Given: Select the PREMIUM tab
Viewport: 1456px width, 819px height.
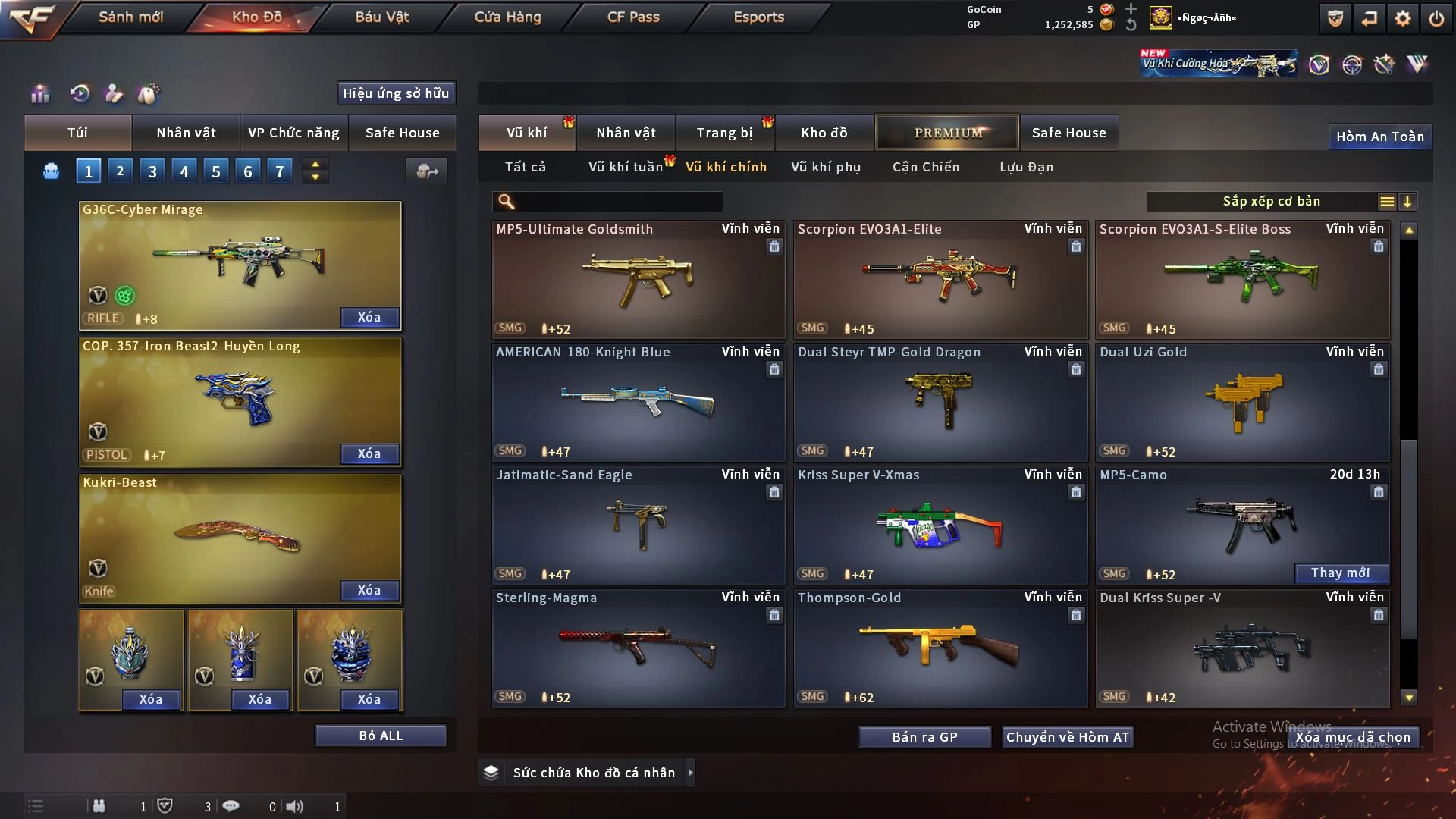Looking at the screenshot, I should (948, 133).
